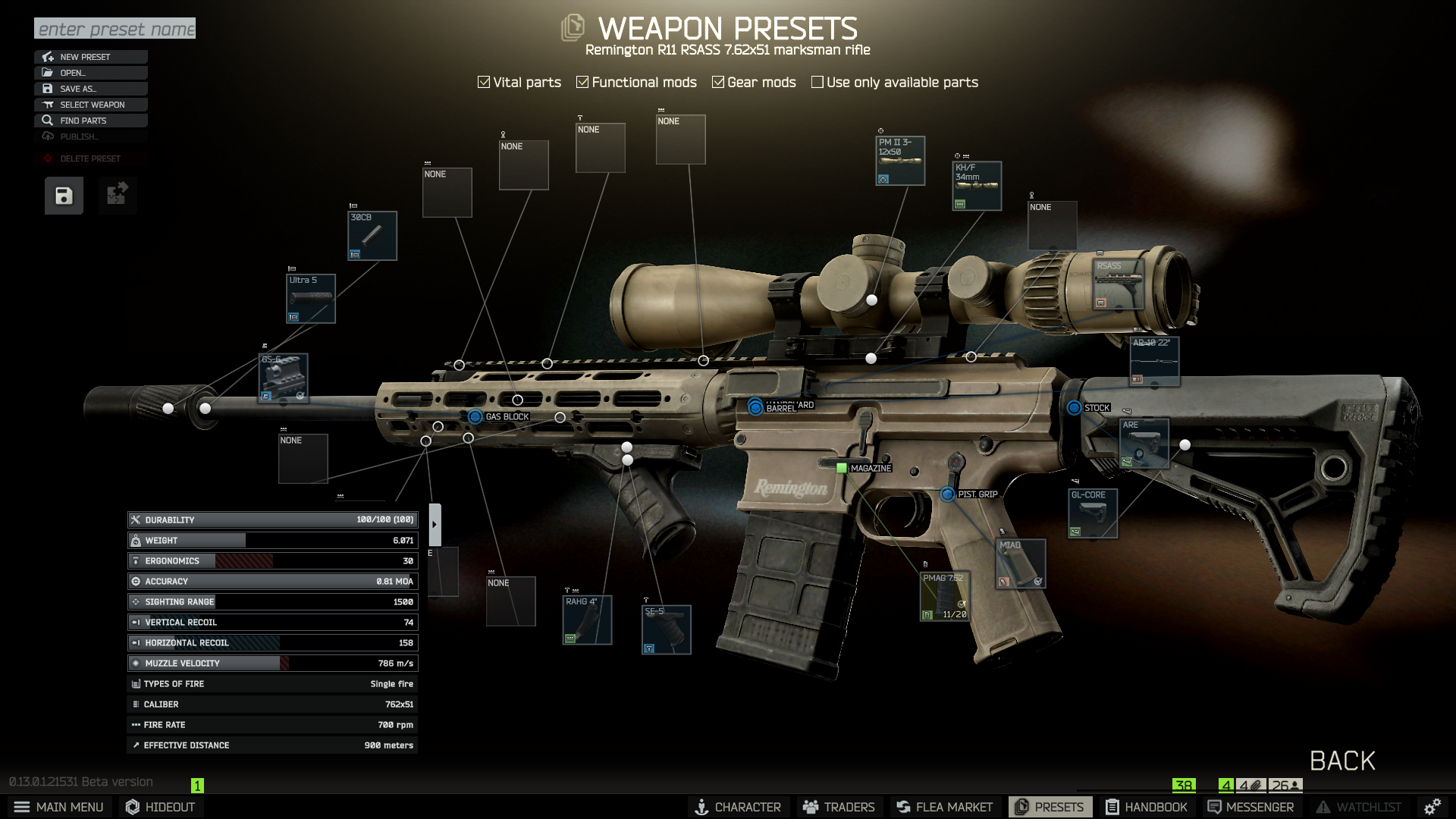
Task: Click the export preset icon beside the save icon
Action: point(118,195)
